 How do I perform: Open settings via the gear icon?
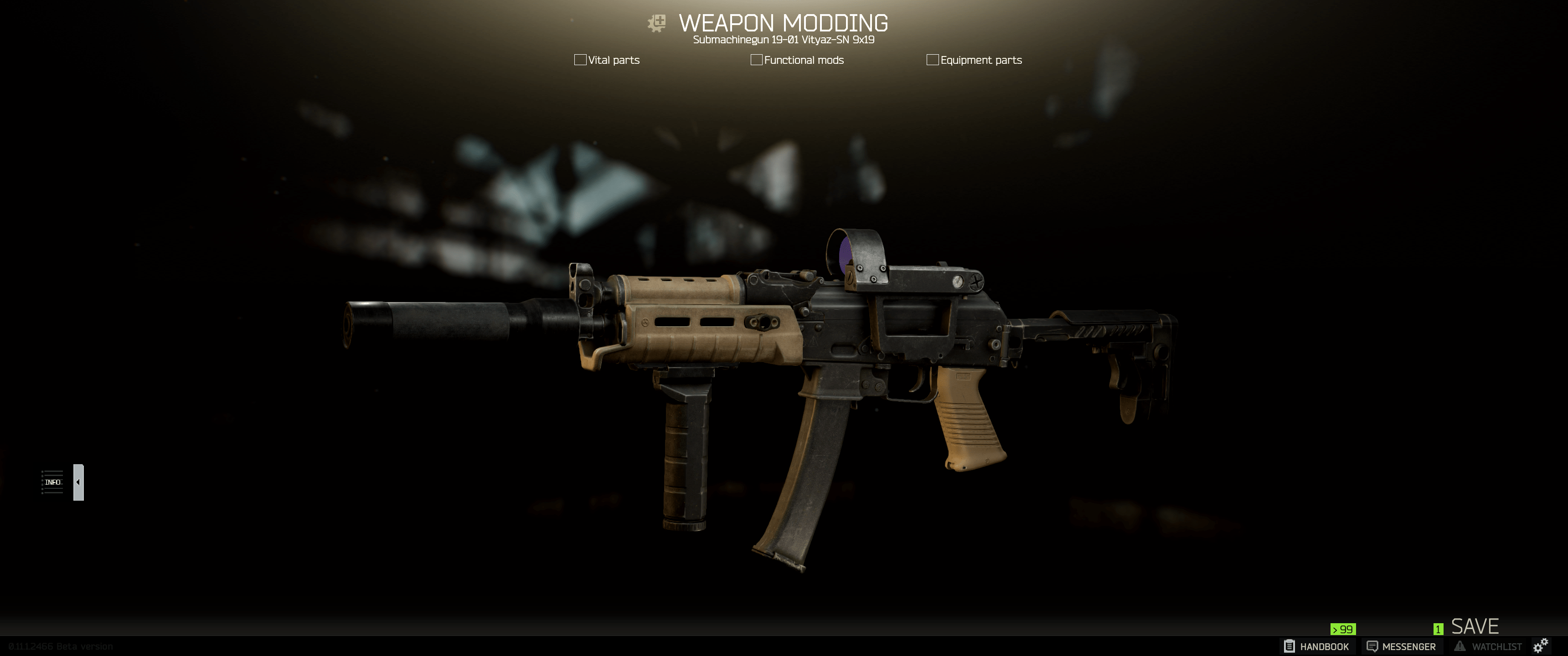(x=1541, y=646)
